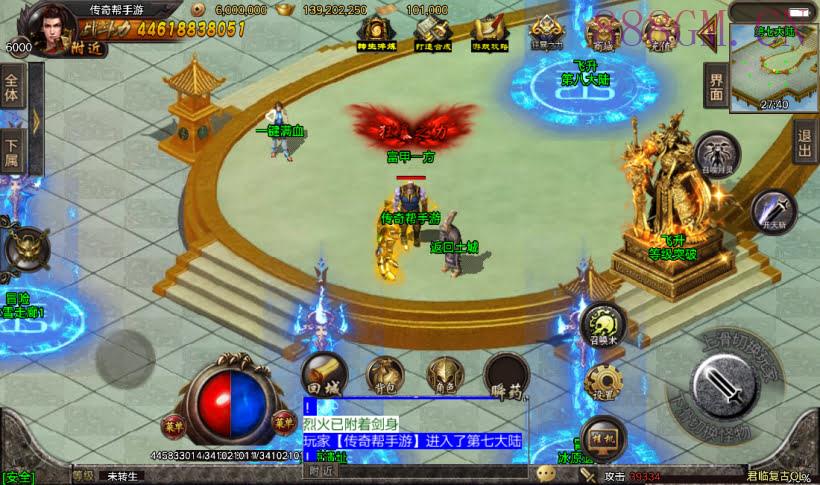Open the 背包 backpack
The width and height of the screenshot is (820, 485).
(x=383, y=374)
